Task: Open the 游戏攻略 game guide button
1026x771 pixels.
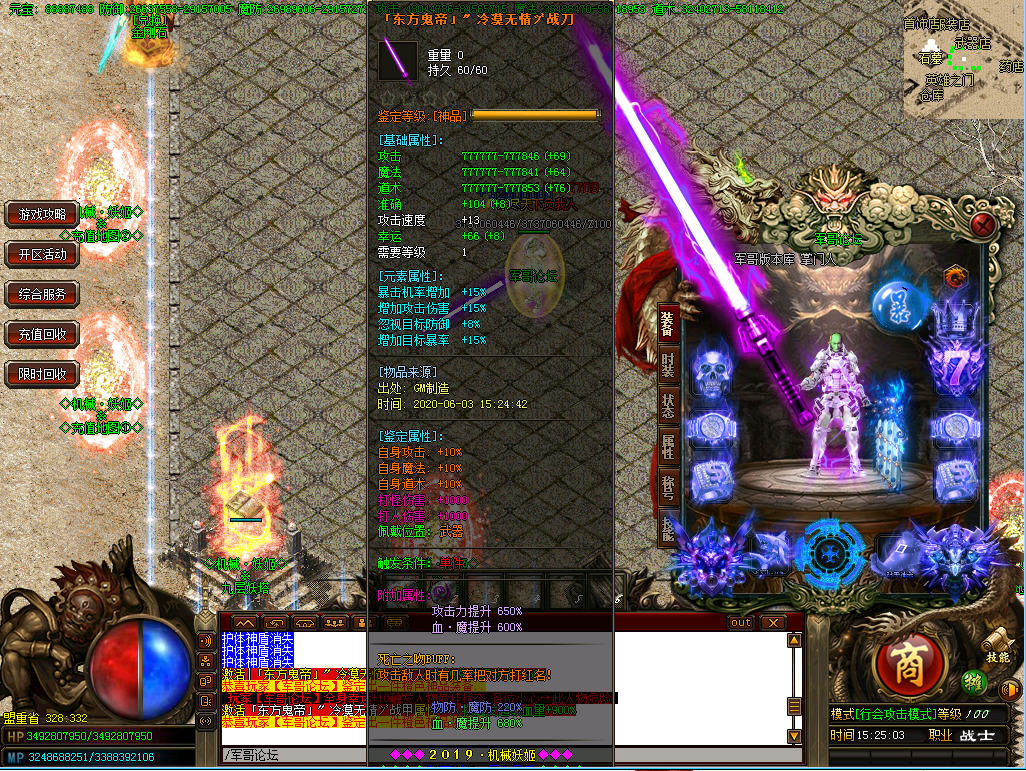Action: pos(42,214)
